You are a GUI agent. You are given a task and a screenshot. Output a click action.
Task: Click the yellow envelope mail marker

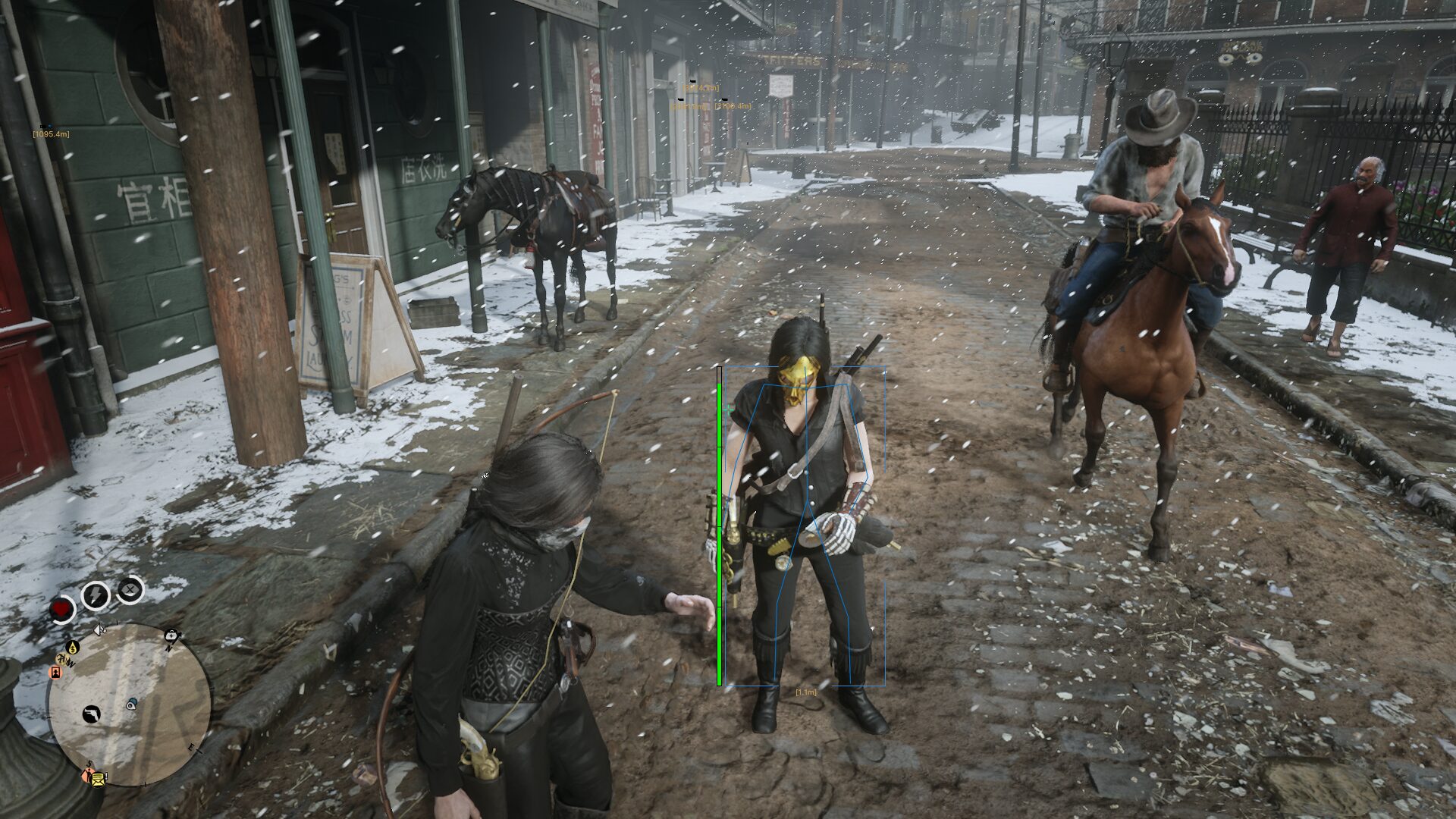pyautogui.click(x=99, y=778)
